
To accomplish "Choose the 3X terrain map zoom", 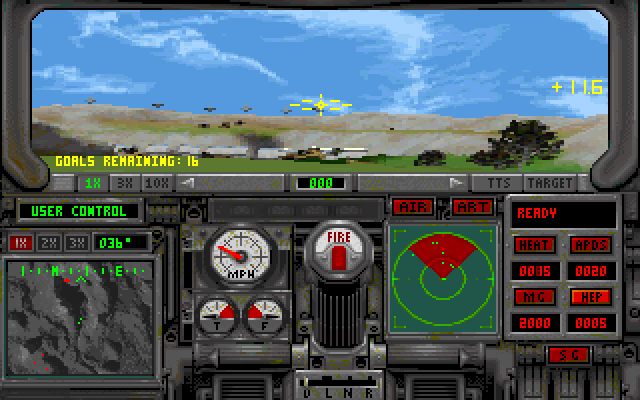I will click(74, 242).
